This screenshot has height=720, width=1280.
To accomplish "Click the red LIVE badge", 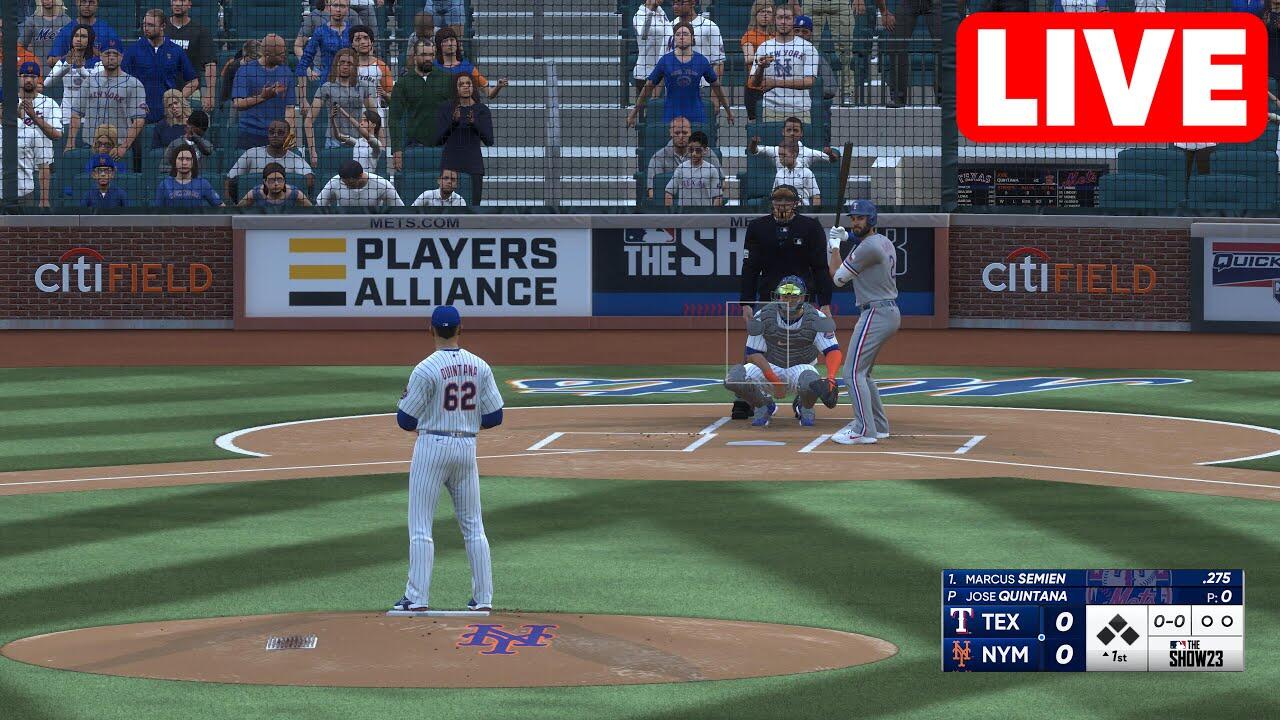I will (x=1111, y=78).
